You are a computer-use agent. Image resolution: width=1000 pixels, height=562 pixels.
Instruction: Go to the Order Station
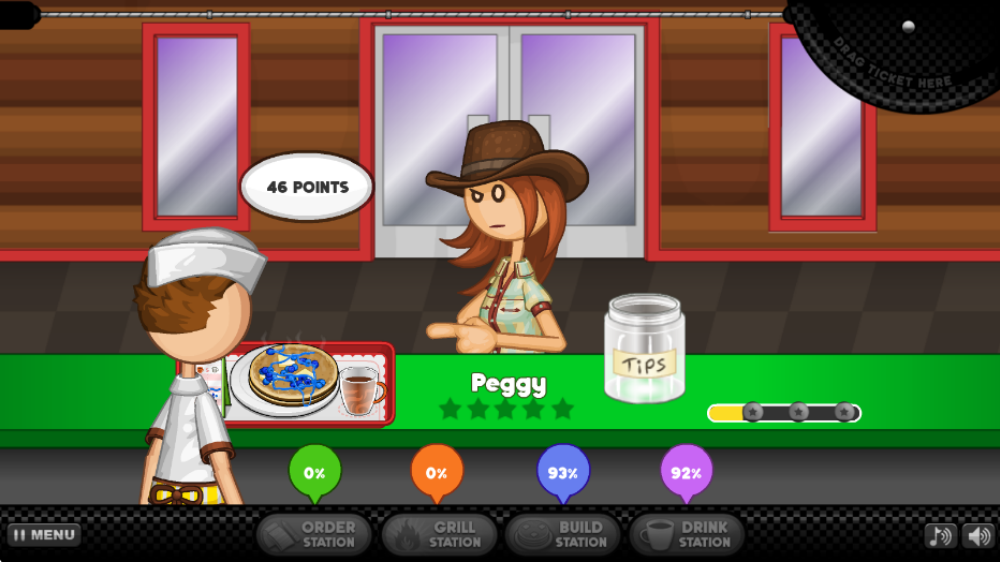pyautogui.click(x=314, y=535)
